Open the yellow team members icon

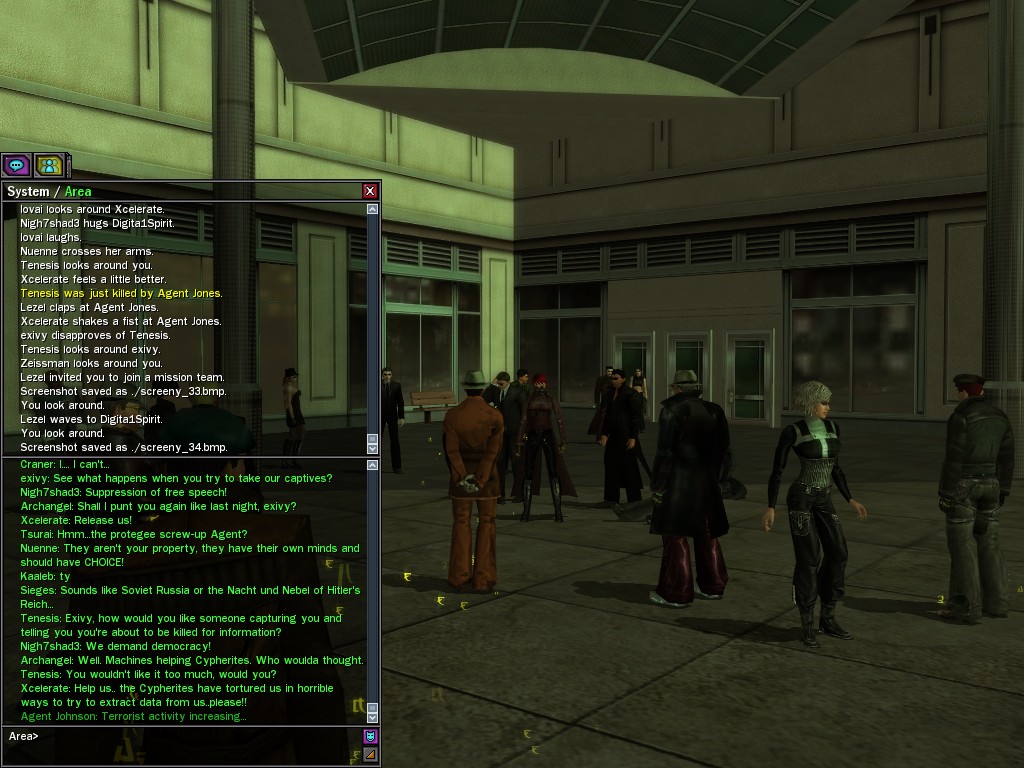[x=48, y=165]
